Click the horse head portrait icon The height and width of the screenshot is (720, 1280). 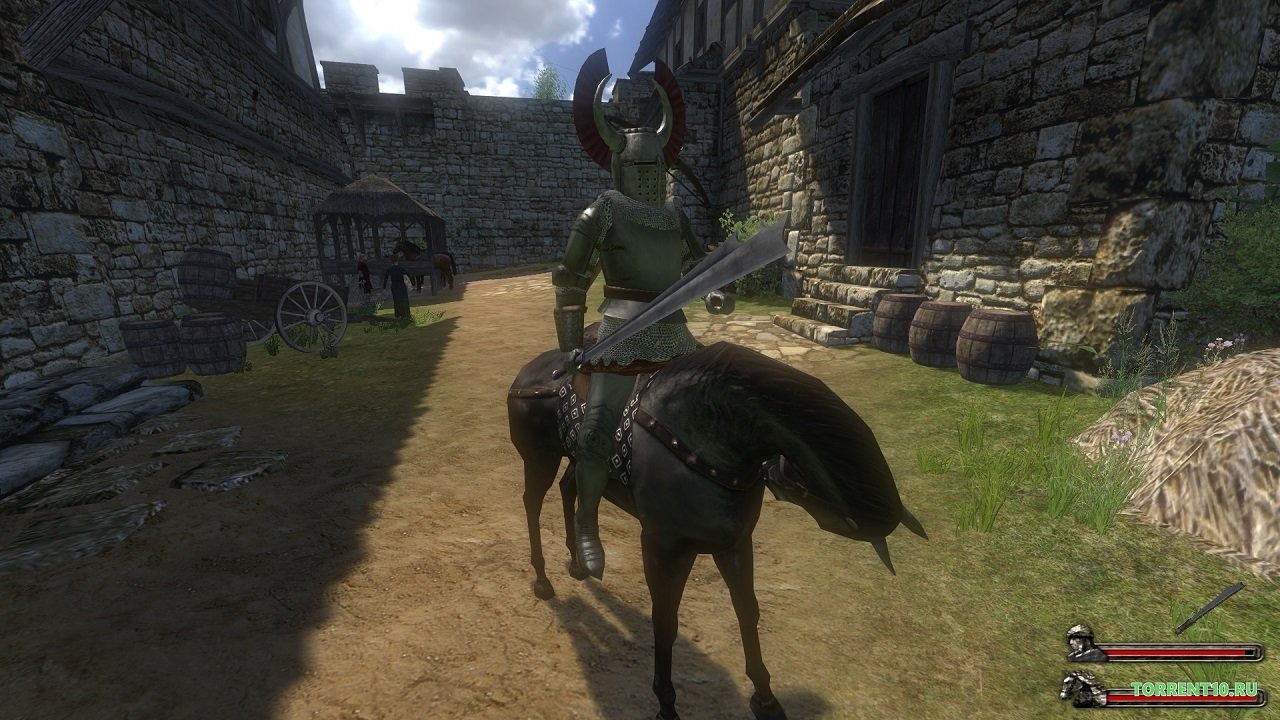(x=1081, y=688)
